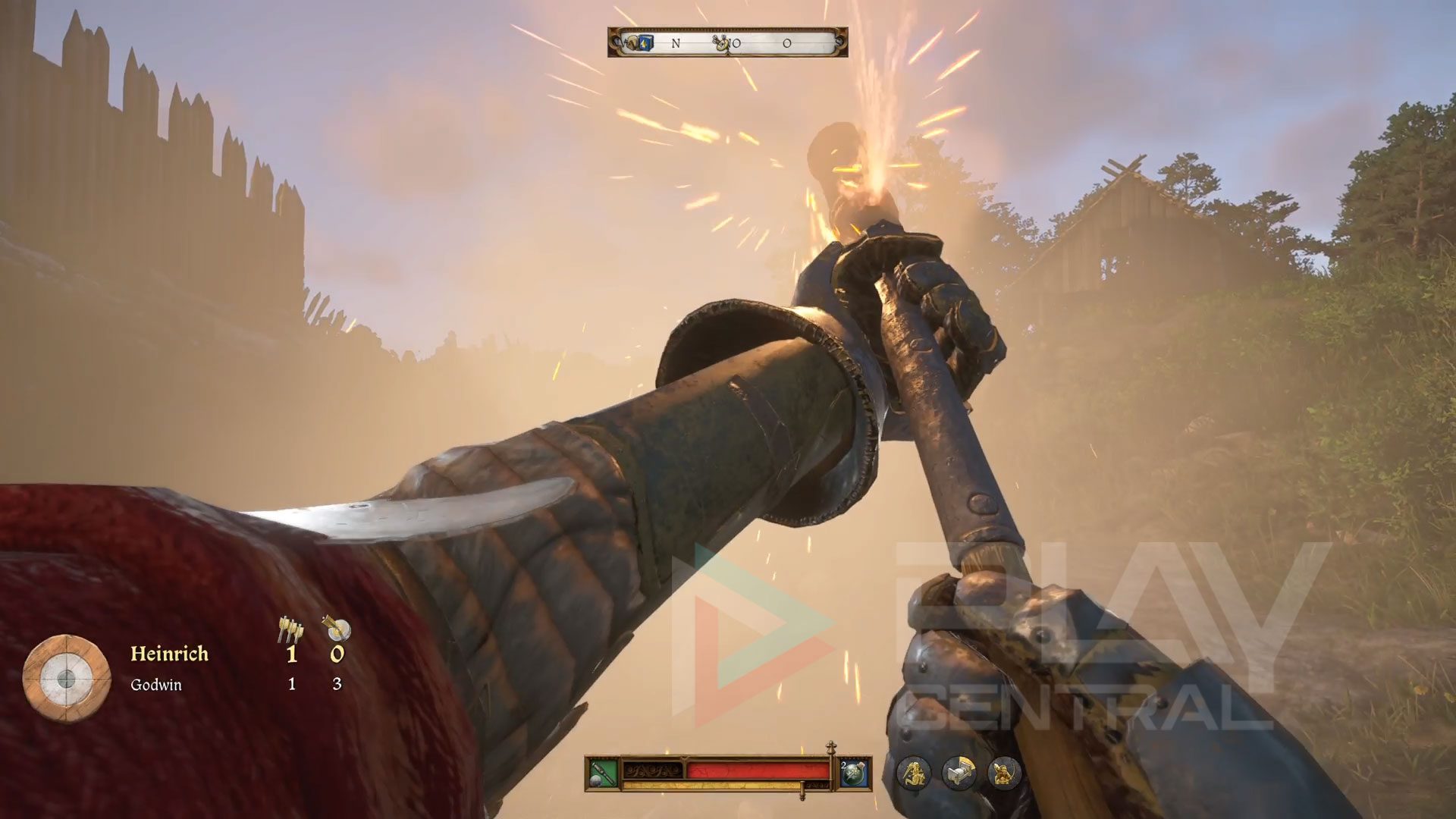Screen dimensions: 1456x819
Task: Select the archer status icon
Action: 1005,773
